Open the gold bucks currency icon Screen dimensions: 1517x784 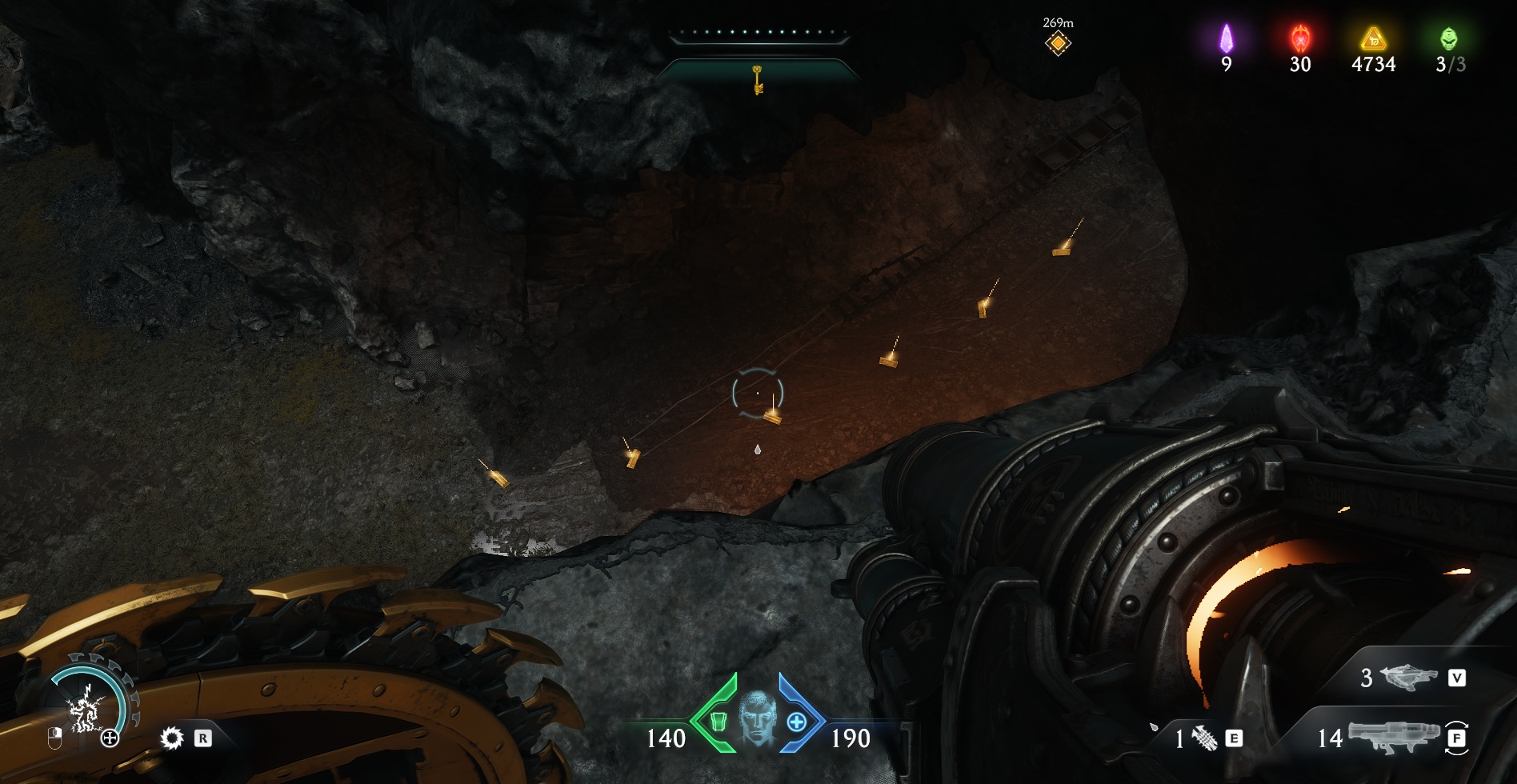pos(1373,38)
